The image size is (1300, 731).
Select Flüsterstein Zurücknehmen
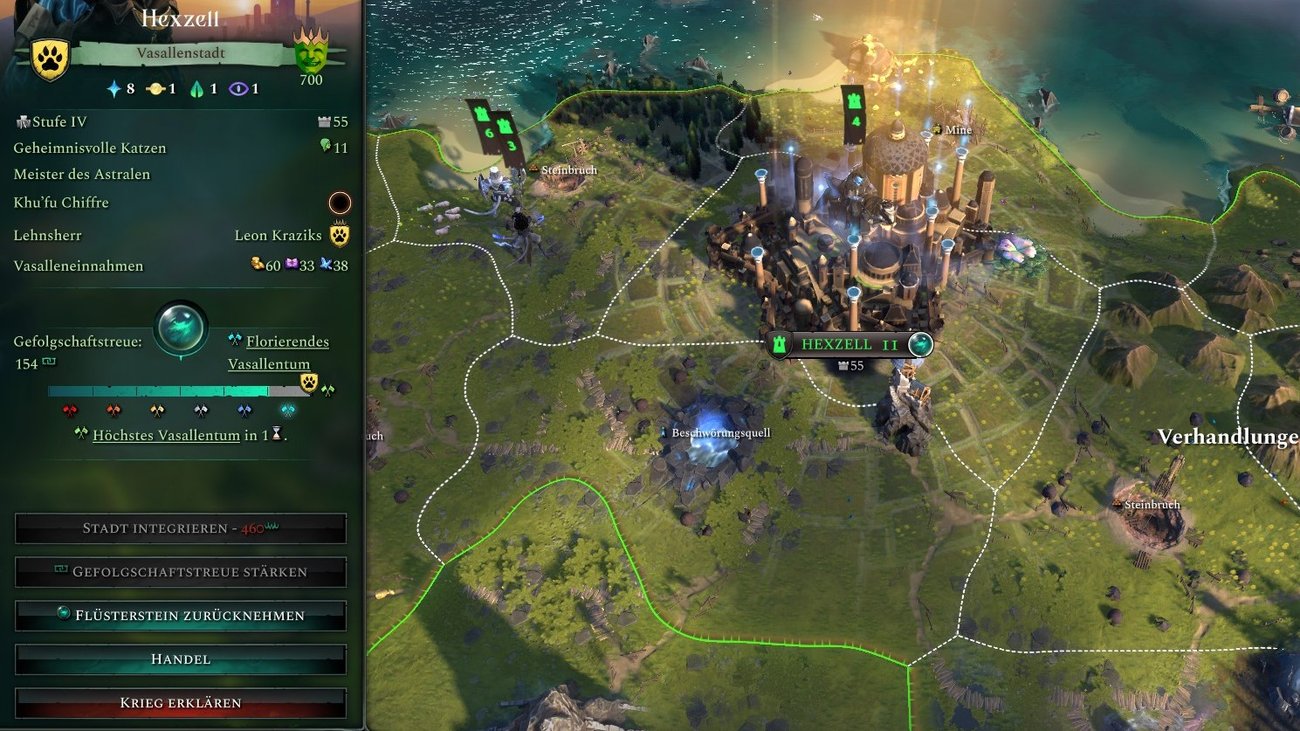coord(180,615)
